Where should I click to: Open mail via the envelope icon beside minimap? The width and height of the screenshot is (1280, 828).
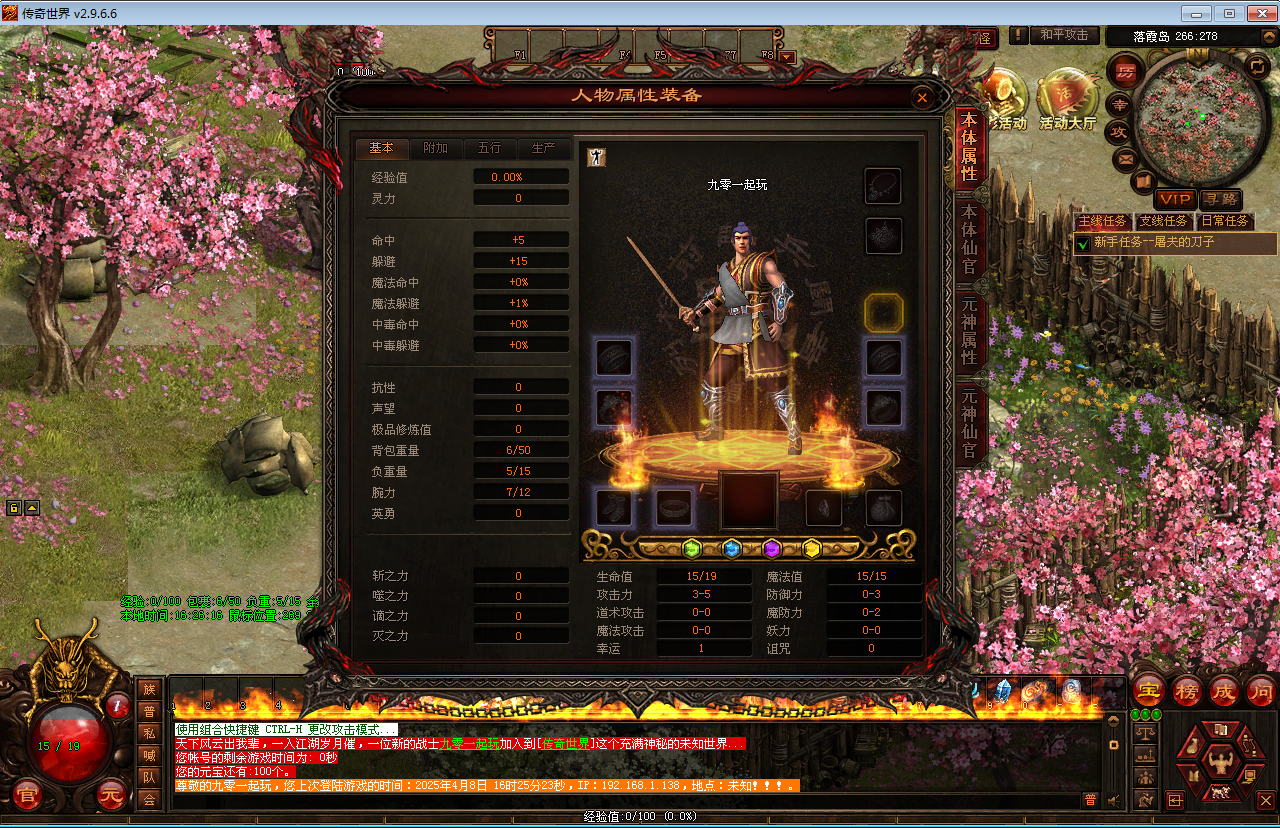[x=1124, y=158]
